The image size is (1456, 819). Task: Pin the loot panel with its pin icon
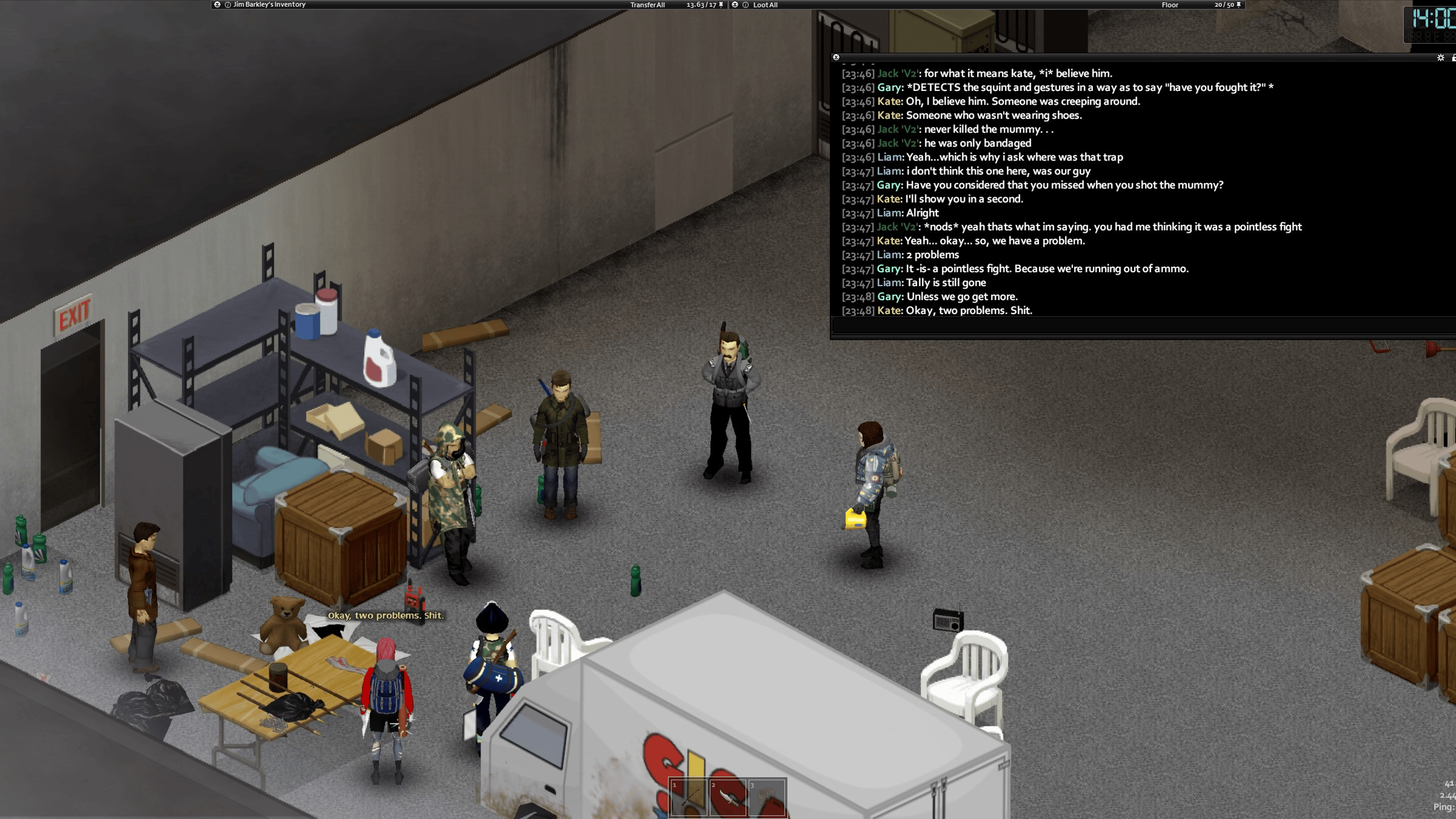(1239, 5)
